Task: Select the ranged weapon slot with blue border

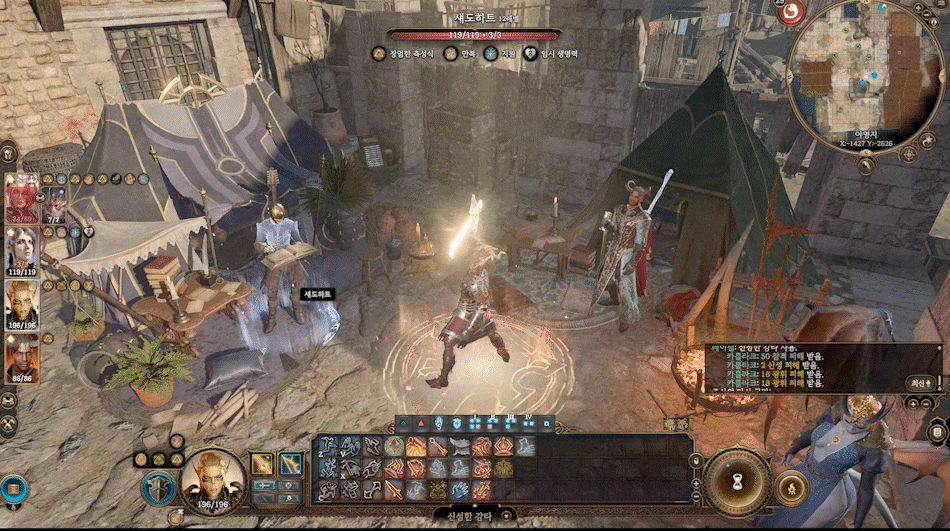Action: pos(291,463)
